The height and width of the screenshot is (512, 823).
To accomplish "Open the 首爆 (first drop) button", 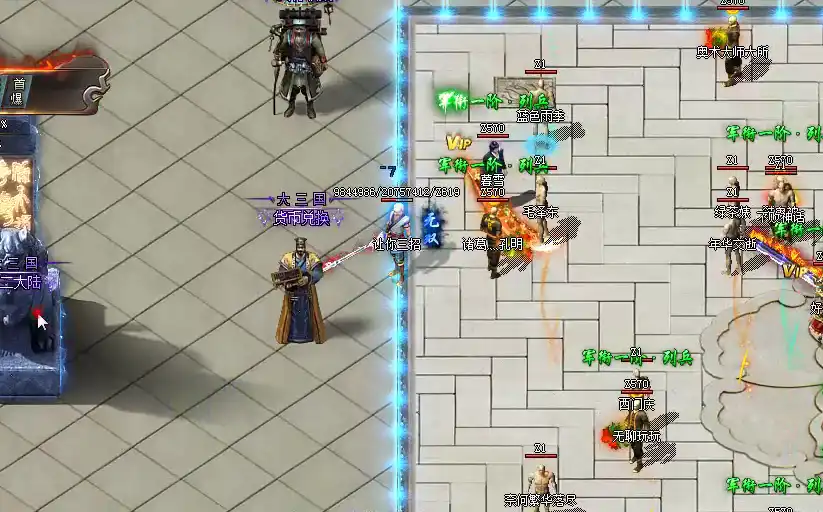I will (x=17, y=92).
